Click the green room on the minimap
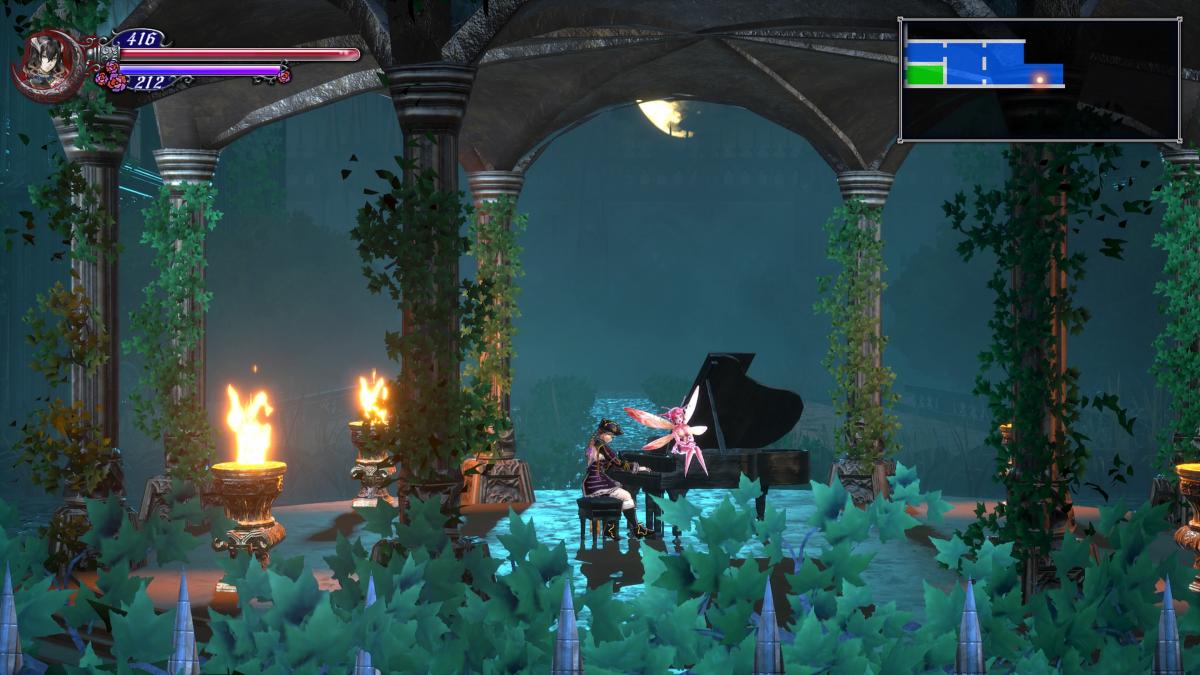The width and height of the screenshot is (1200, 675). [x=925, y=74]
